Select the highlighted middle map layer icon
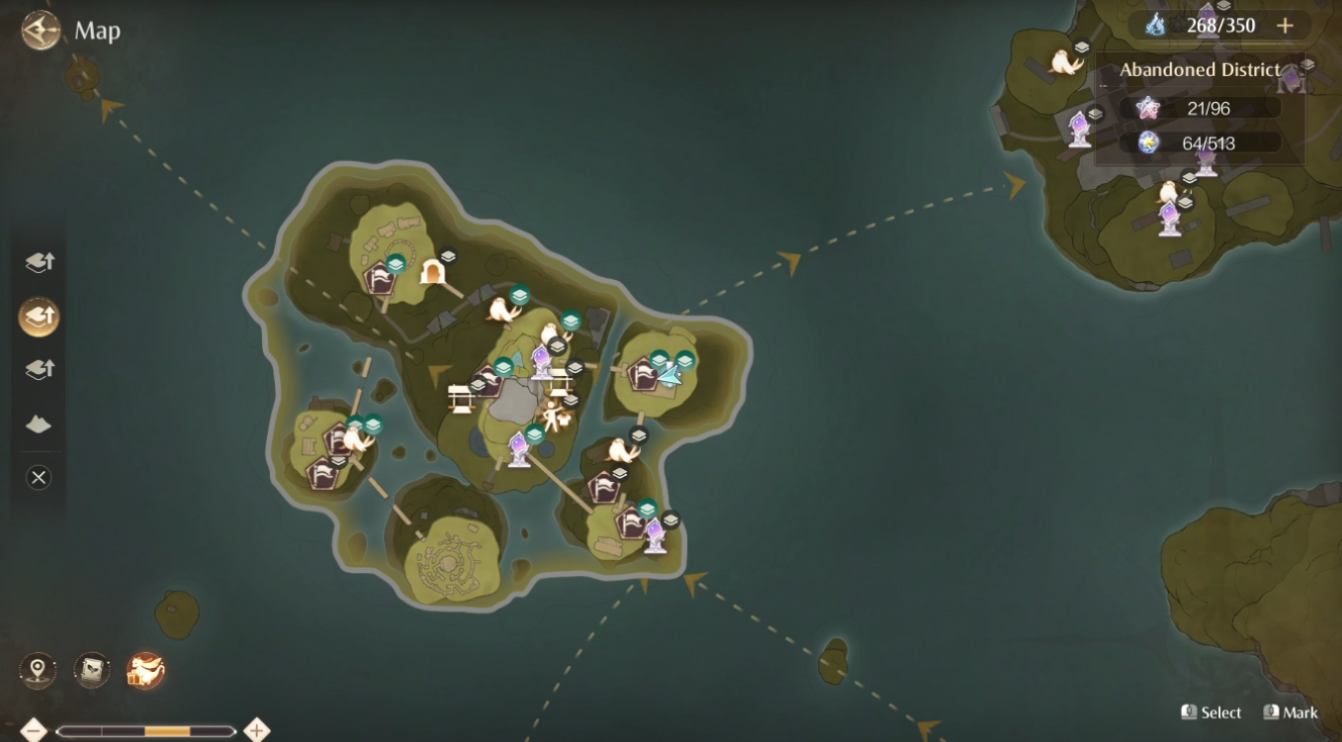The image size is (1342, 742). coord(38,316)
